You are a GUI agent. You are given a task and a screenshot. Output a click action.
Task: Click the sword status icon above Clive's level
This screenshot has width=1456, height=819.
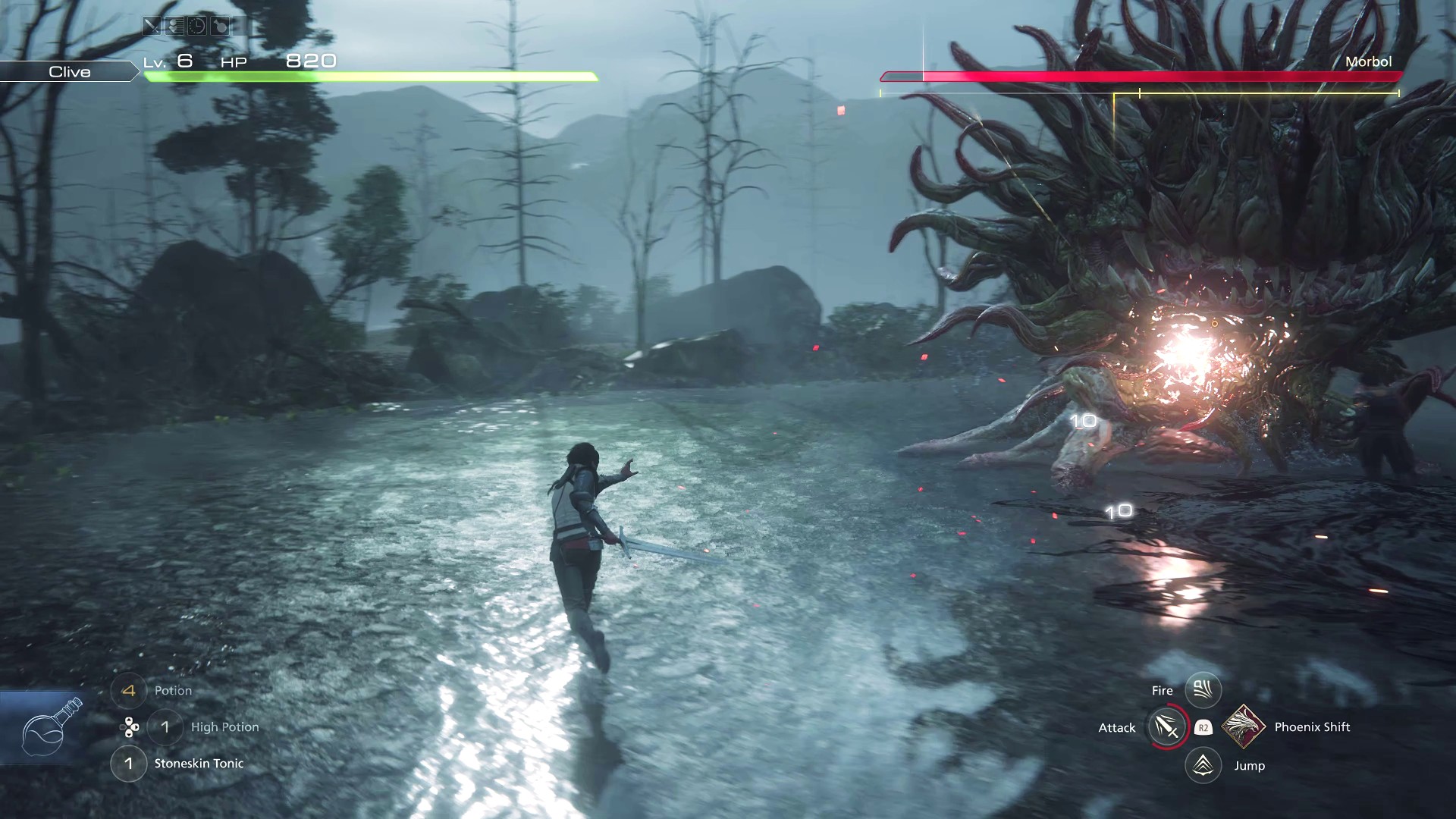(x=152, y=27)
